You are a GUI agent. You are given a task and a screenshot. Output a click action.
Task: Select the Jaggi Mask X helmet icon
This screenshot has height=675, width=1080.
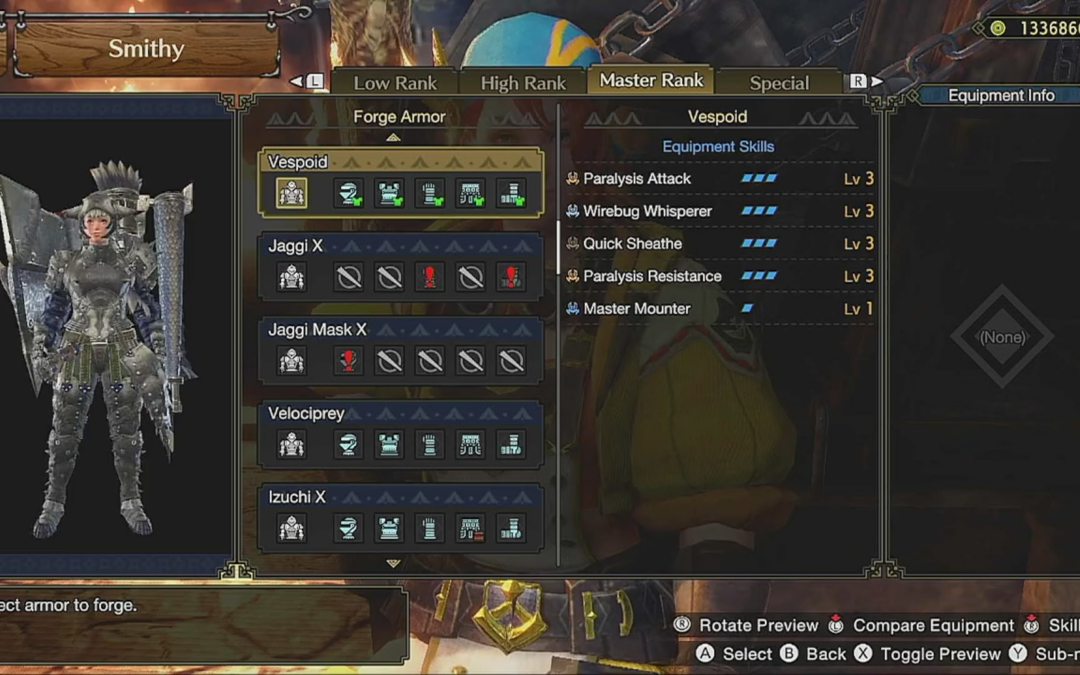pyautogui.click(x=349, y=361)
